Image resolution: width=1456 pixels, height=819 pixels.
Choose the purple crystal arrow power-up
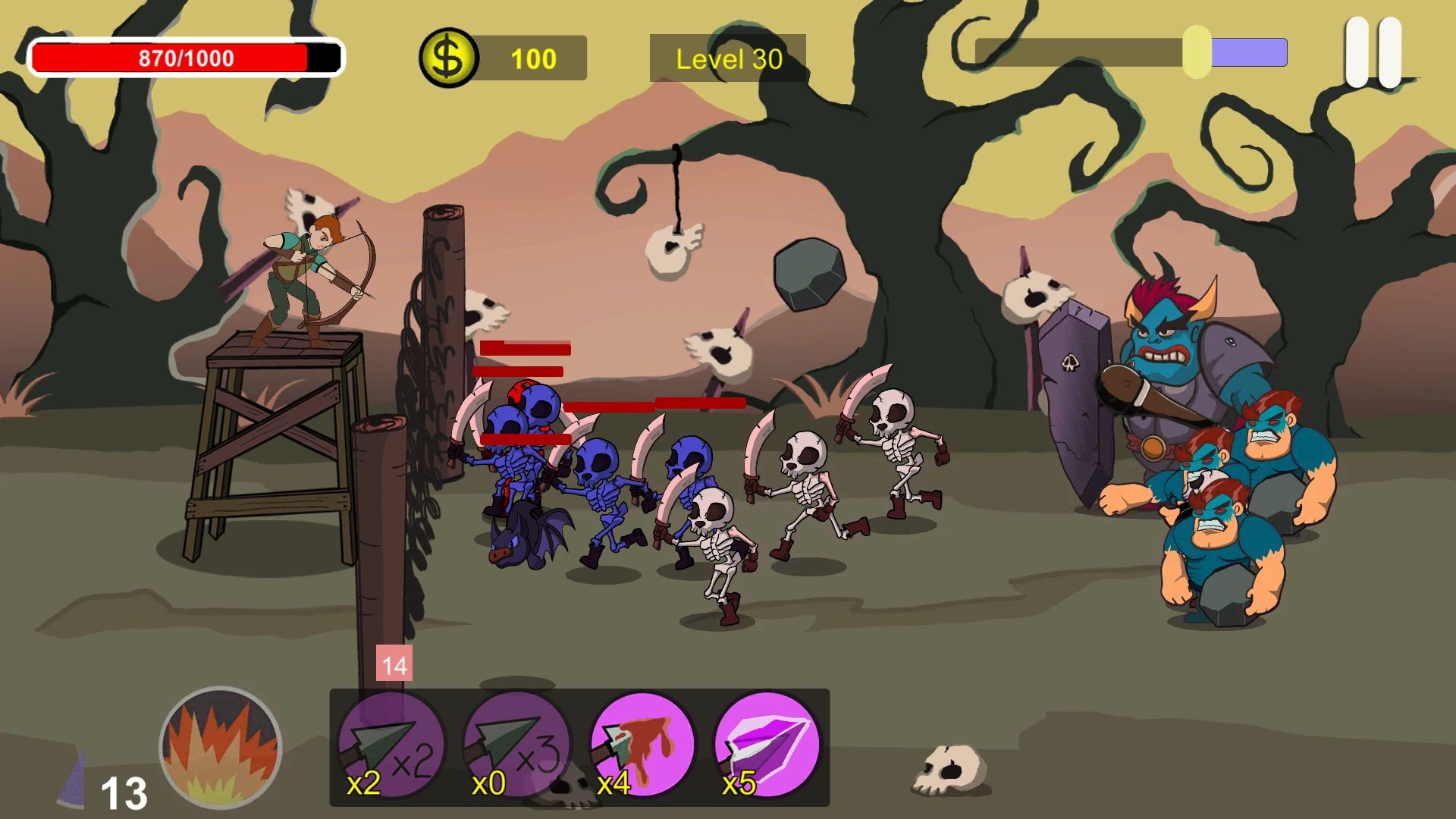click(x=767, y=746)
